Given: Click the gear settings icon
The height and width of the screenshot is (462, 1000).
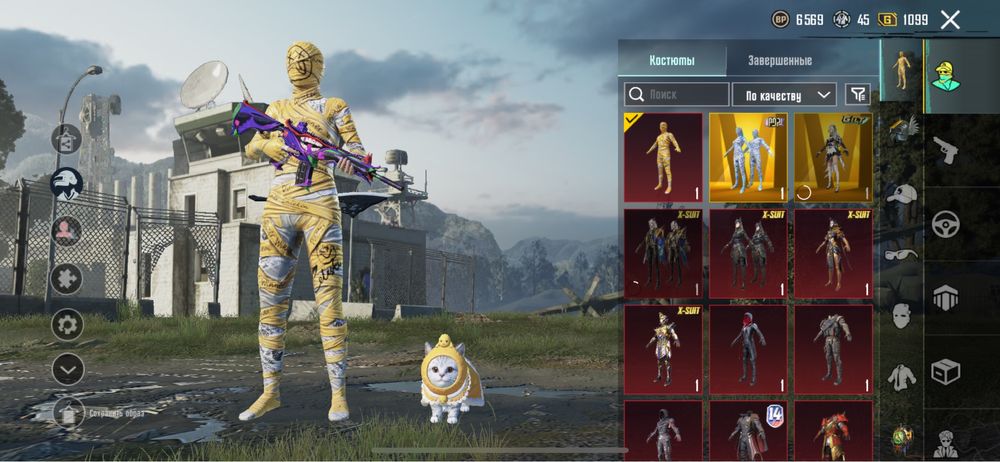Looking at the screenshot, I should pos(67,324).
